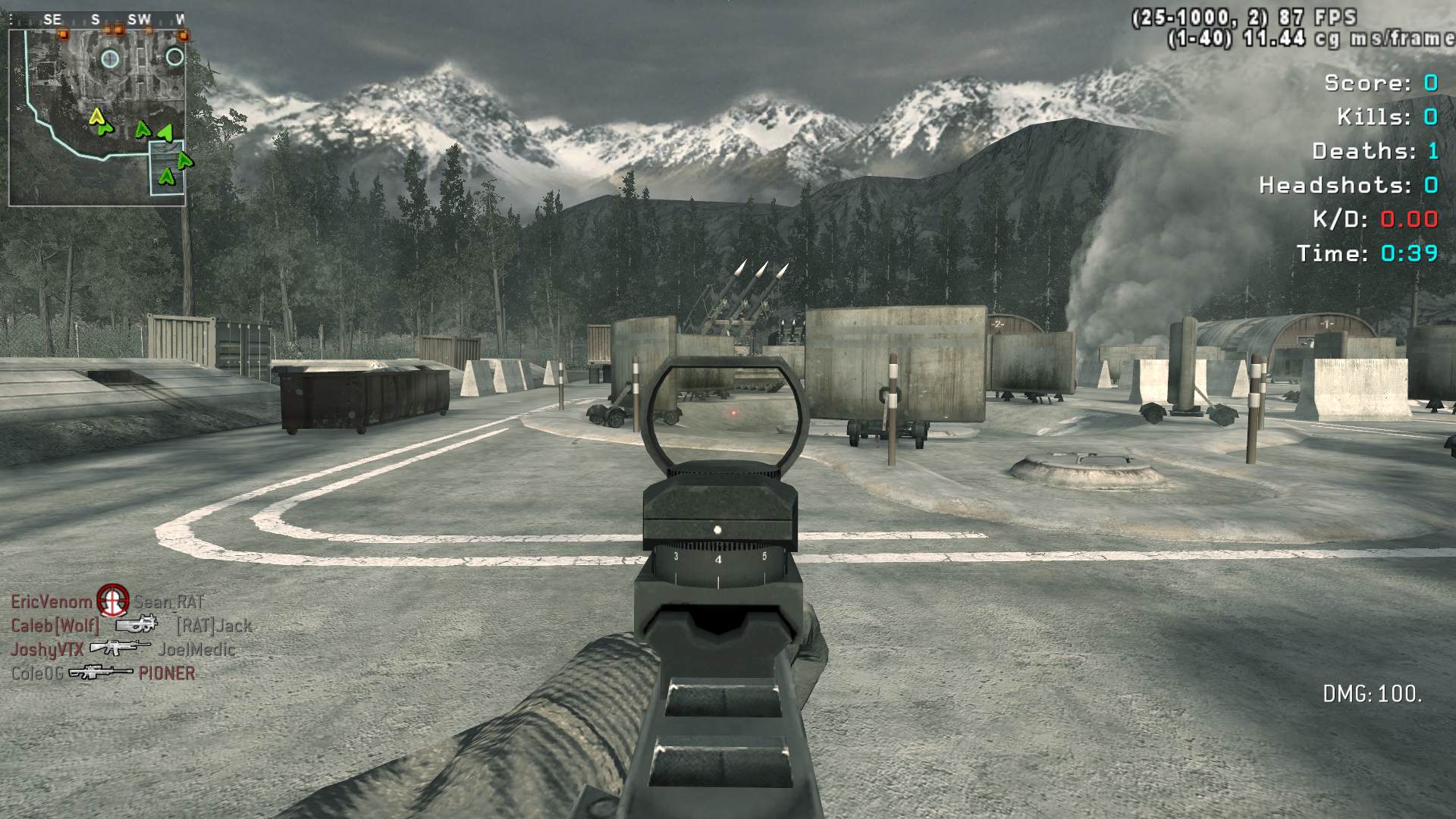Click the ColeOG sniper kill entry
Image resolution: width=1456 pixels, height=819 pixels.
pyautogui.click(x=103, y=673)
